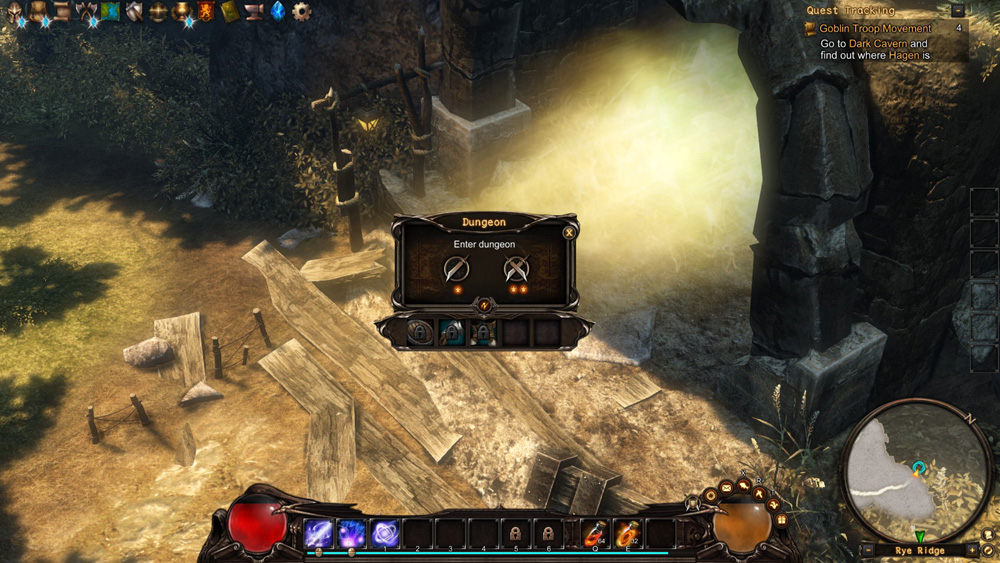Open the green book icon
Screen dimensions: 1000x563
(x=230, y=11)
